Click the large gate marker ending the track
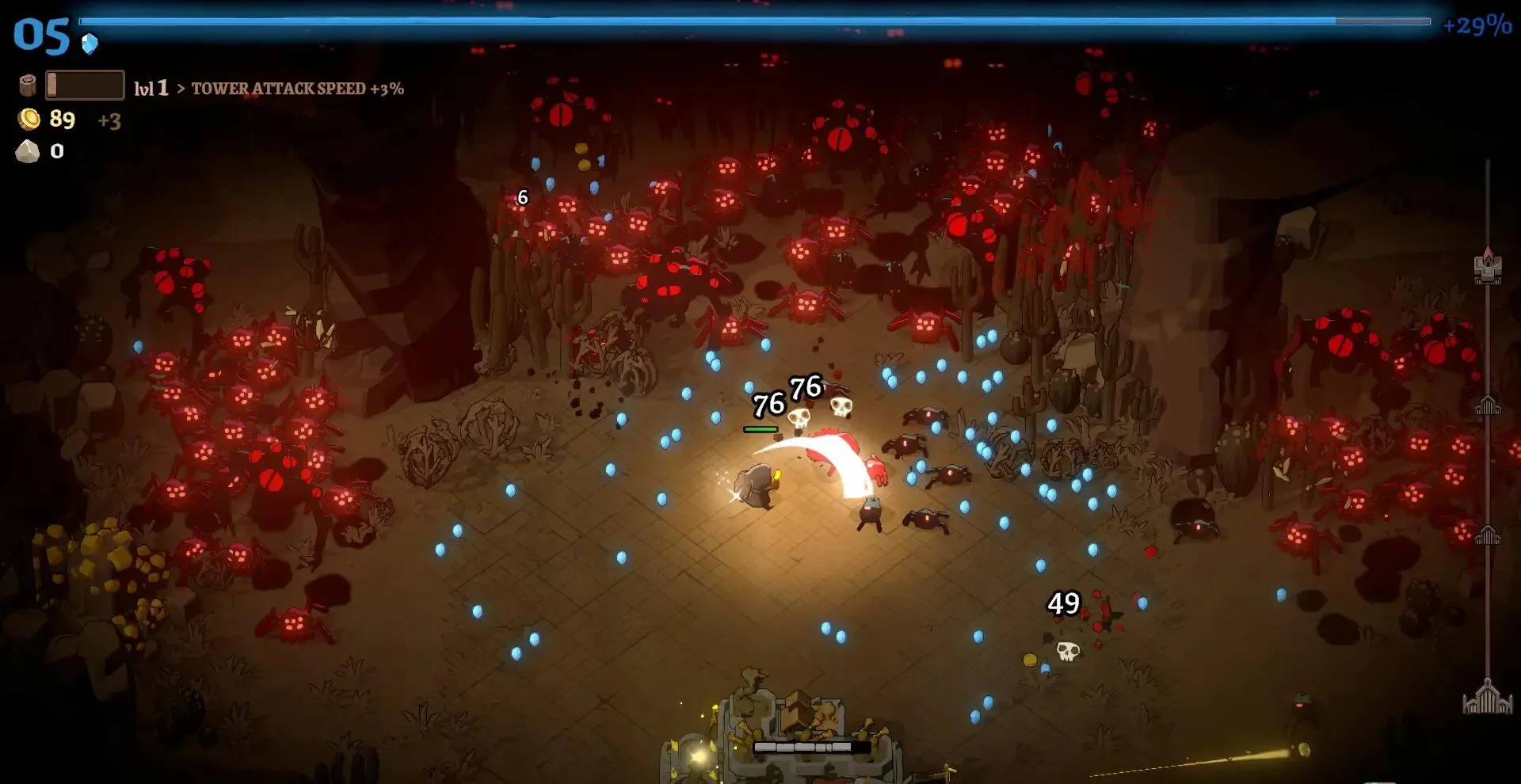 (x=1488, y=698)
